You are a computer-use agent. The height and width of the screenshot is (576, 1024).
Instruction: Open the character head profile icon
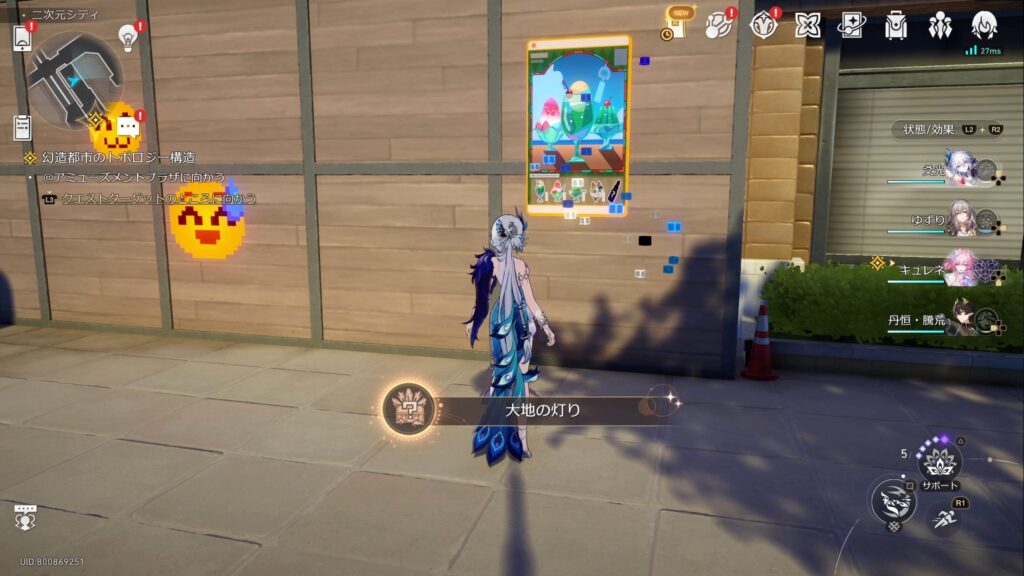pos(984,25)
